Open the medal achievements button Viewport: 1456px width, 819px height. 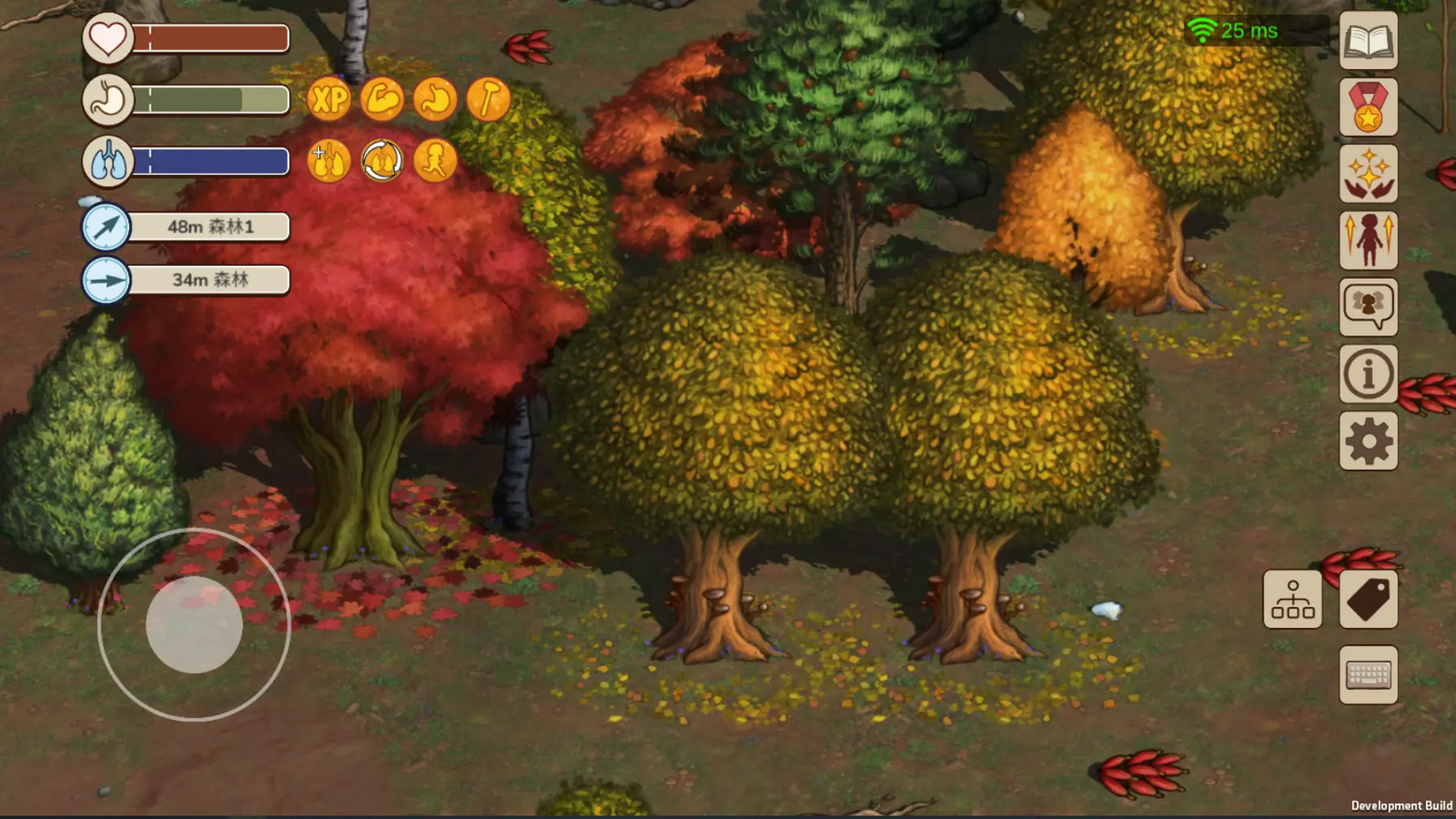1368,108
